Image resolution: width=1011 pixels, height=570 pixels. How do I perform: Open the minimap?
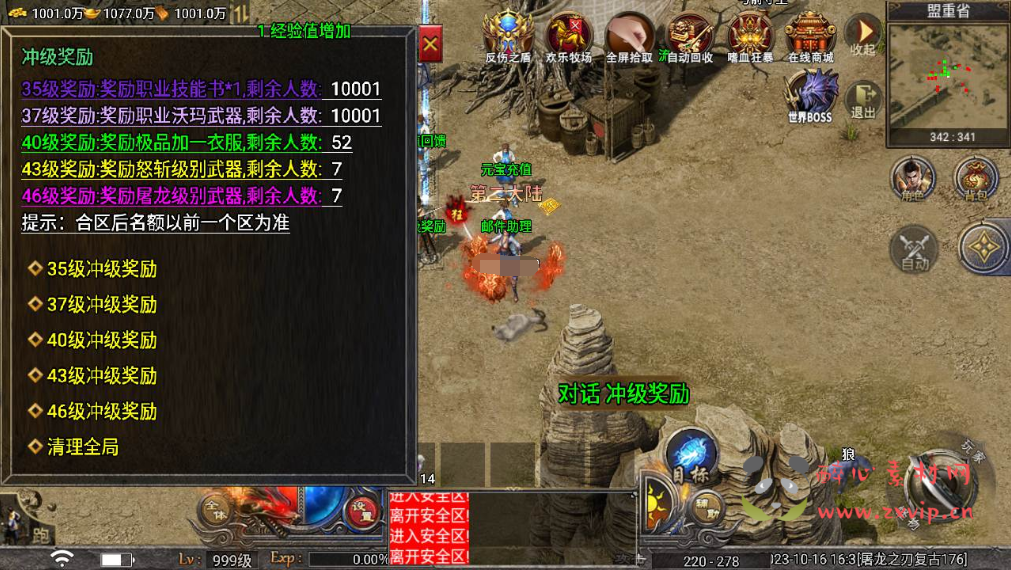(945, 75)
